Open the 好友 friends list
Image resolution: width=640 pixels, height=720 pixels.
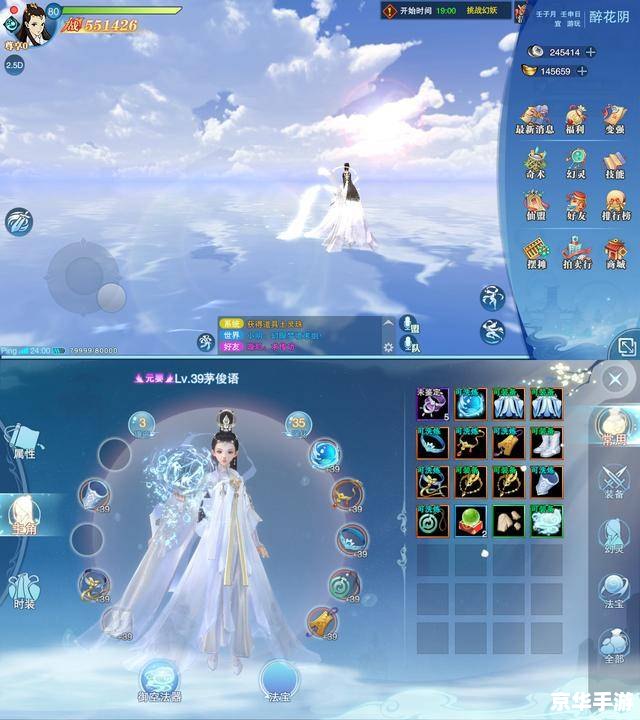coord(575,204)
